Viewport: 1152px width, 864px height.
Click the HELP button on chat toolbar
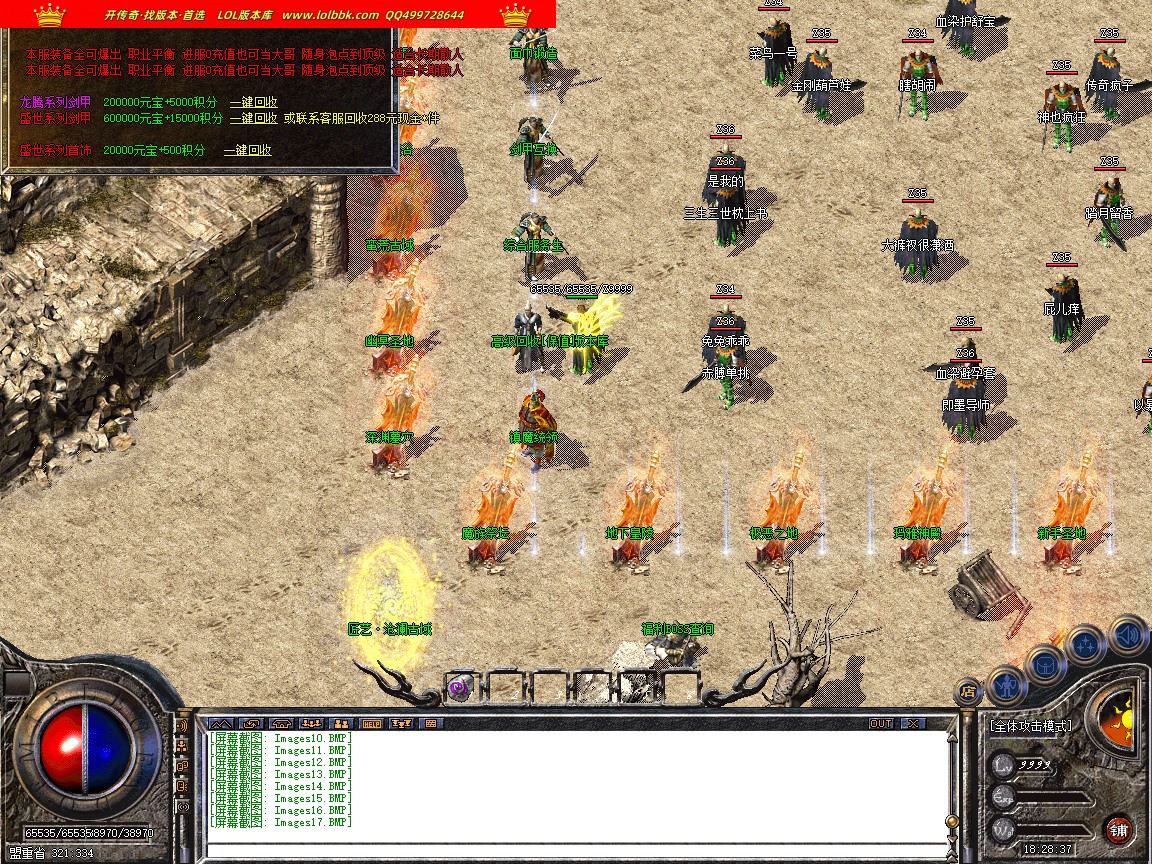[371, 723]
